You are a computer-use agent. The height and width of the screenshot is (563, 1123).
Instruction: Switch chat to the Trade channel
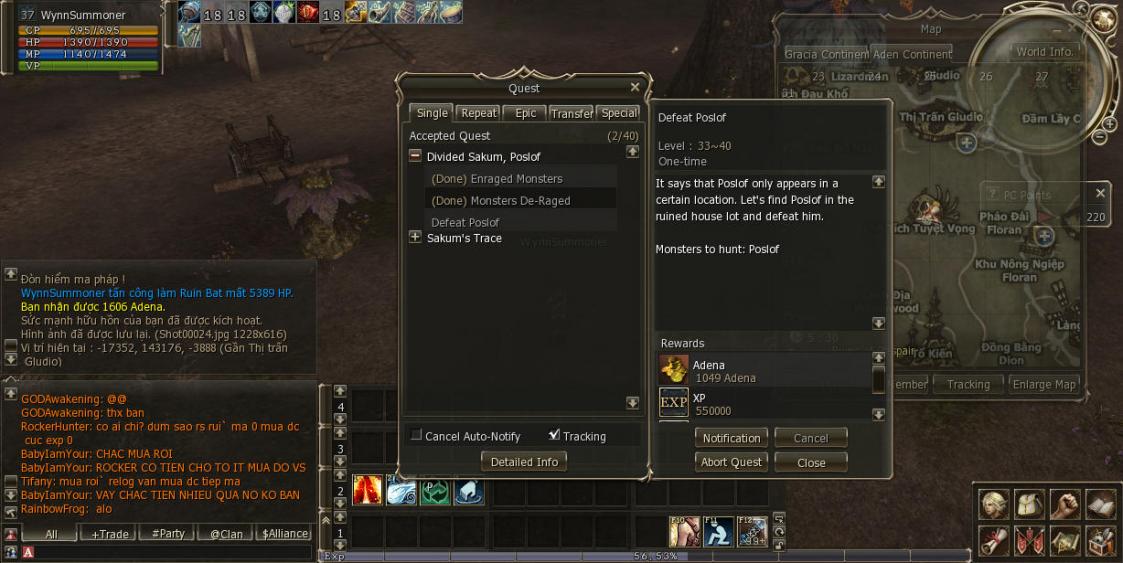110,534
